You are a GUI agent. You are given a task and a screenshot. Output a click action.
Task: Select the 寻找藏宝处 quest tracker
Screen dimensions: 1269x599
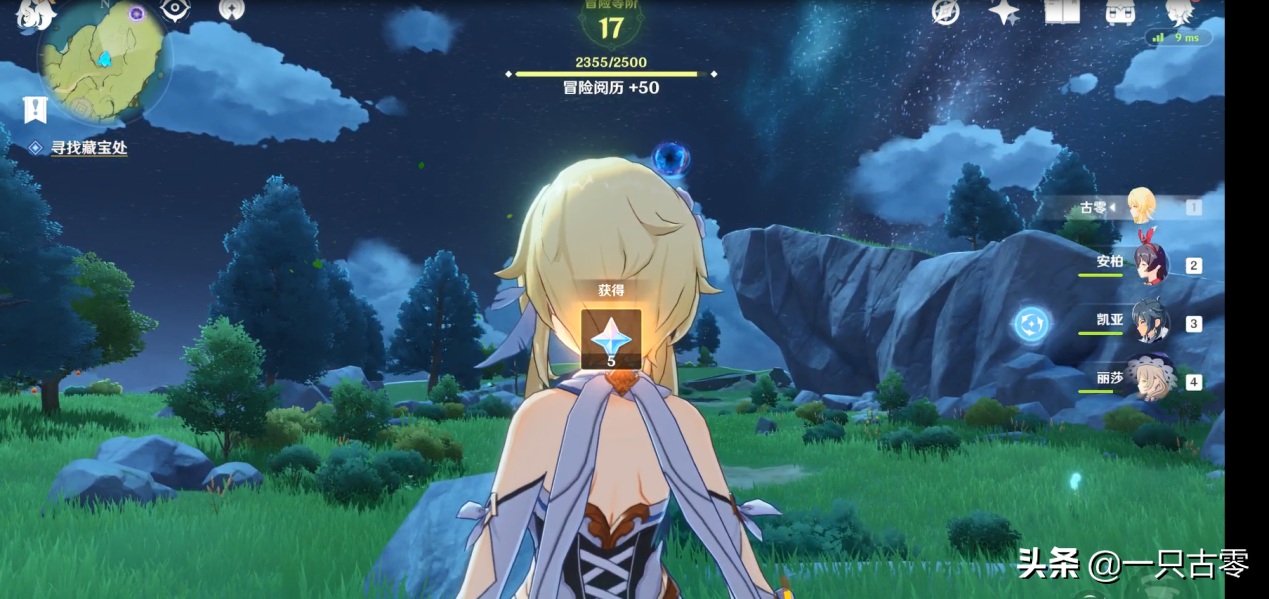[x=88, y=148]
